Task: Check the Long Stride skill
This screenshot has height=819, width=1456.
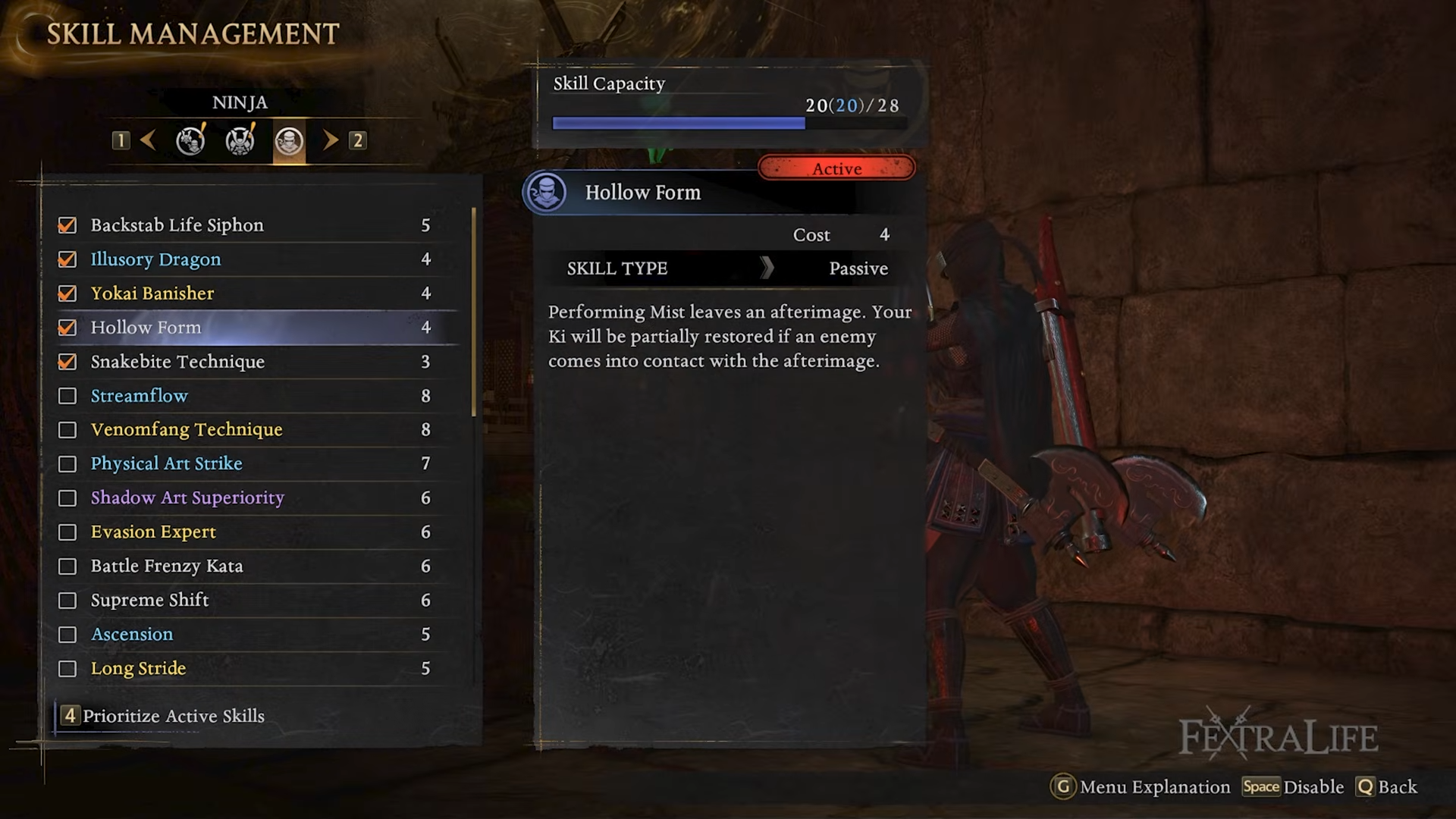Action: click(x=67, y=669)
